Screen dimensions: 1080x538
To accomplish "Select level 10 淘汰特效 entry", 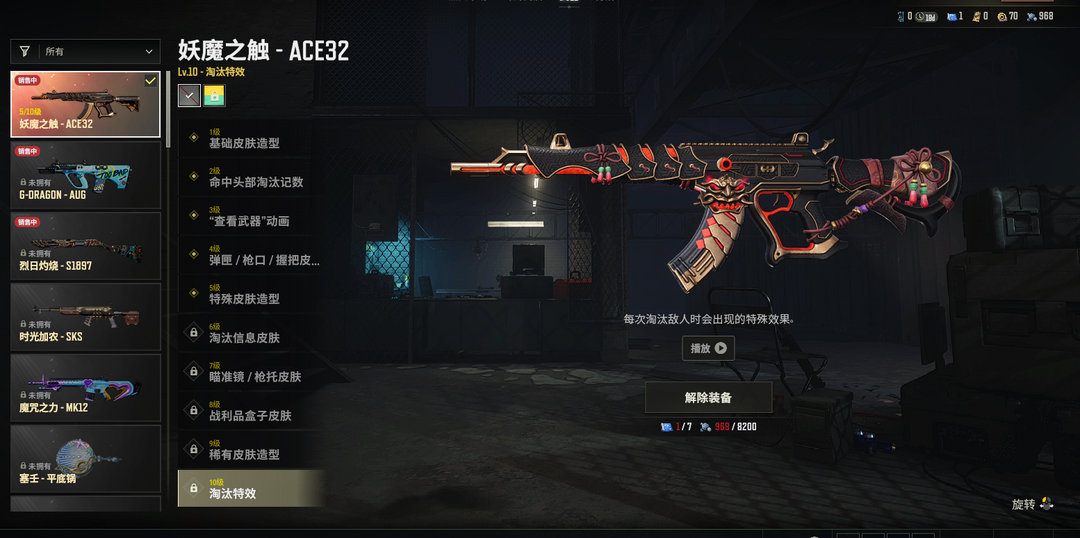I will tap(250, 489).
